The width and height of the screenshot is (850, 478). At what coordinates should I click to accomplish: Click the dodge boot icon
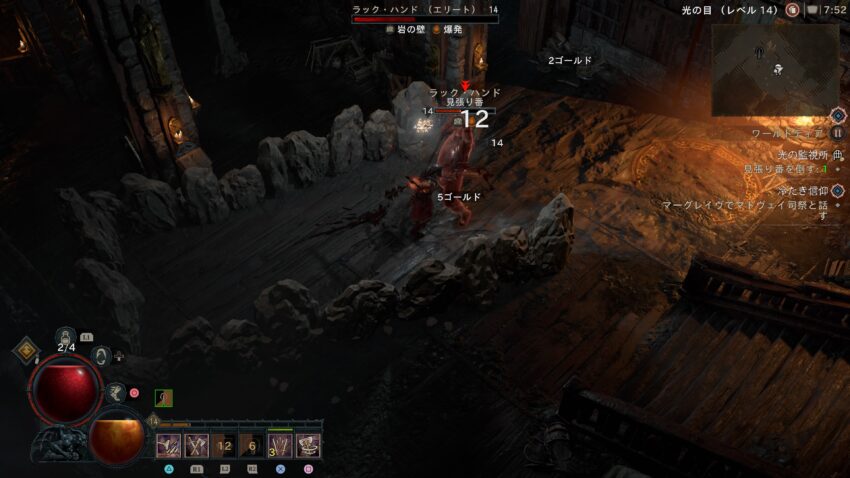pyautogui.click(x=117, y=392)
